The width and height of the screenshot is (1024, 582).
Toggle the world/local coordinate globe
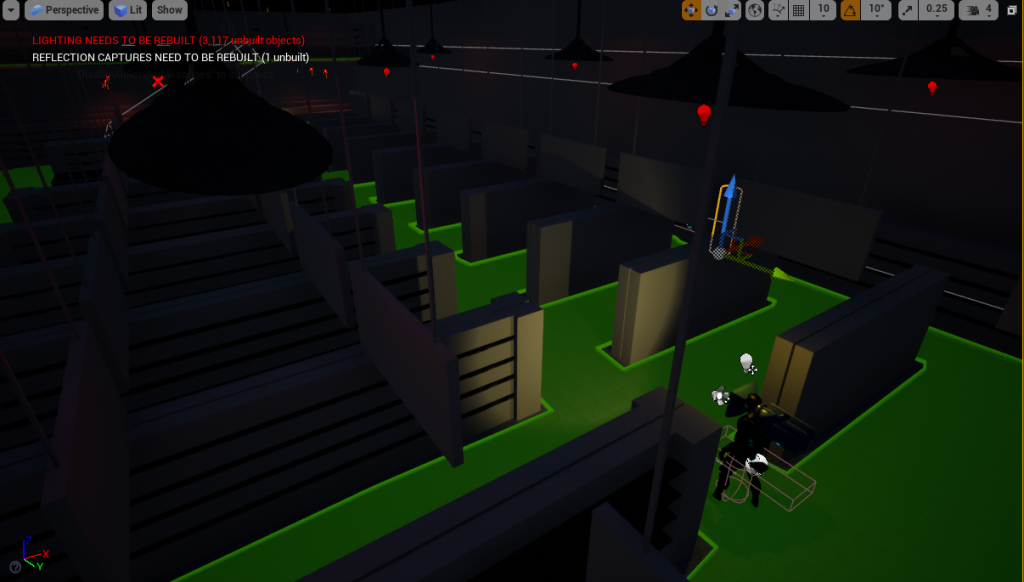755,10
